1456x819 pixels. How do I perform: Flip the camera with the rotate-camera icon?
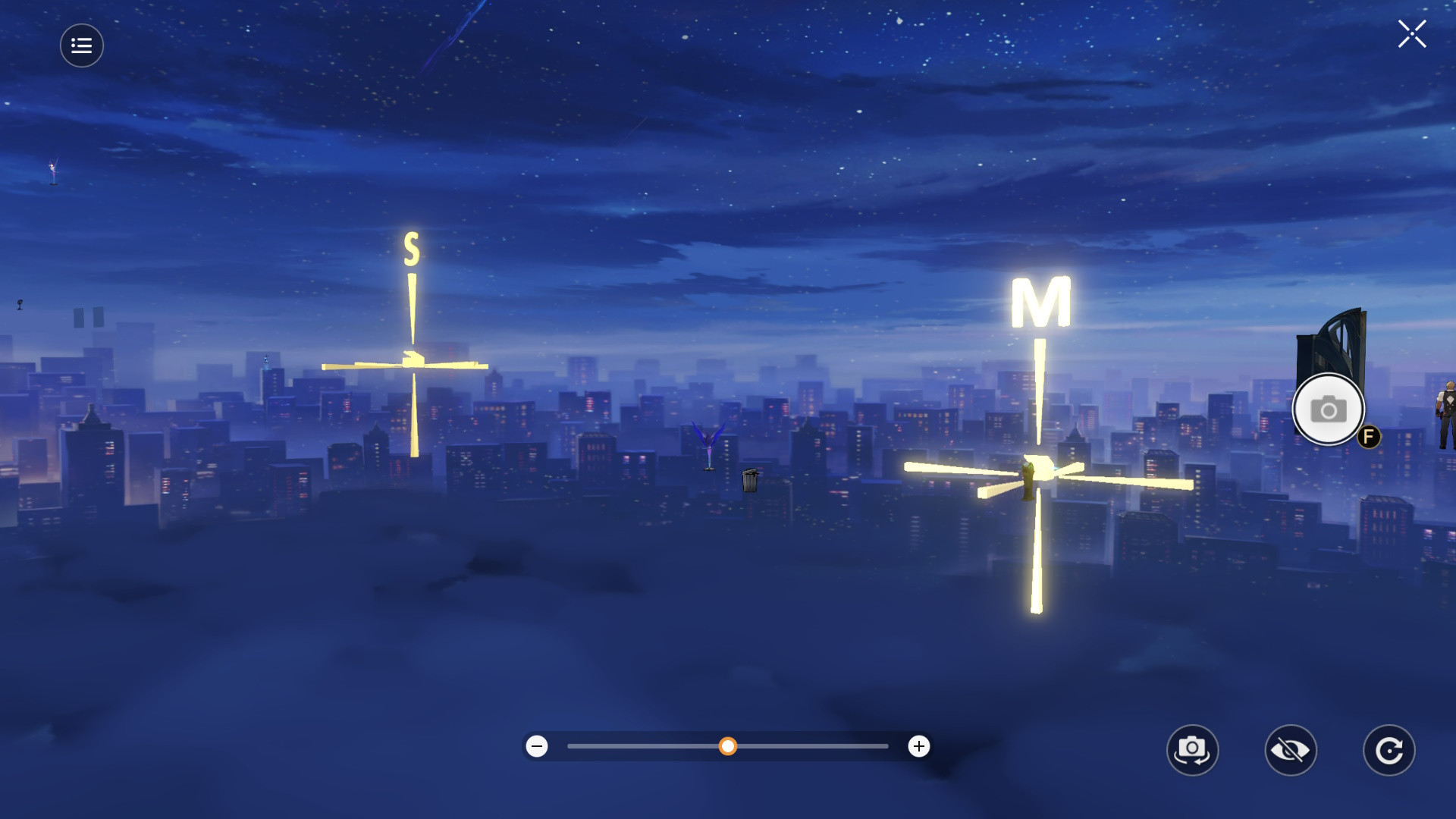pyautogui.click(x=1194, y=750)
